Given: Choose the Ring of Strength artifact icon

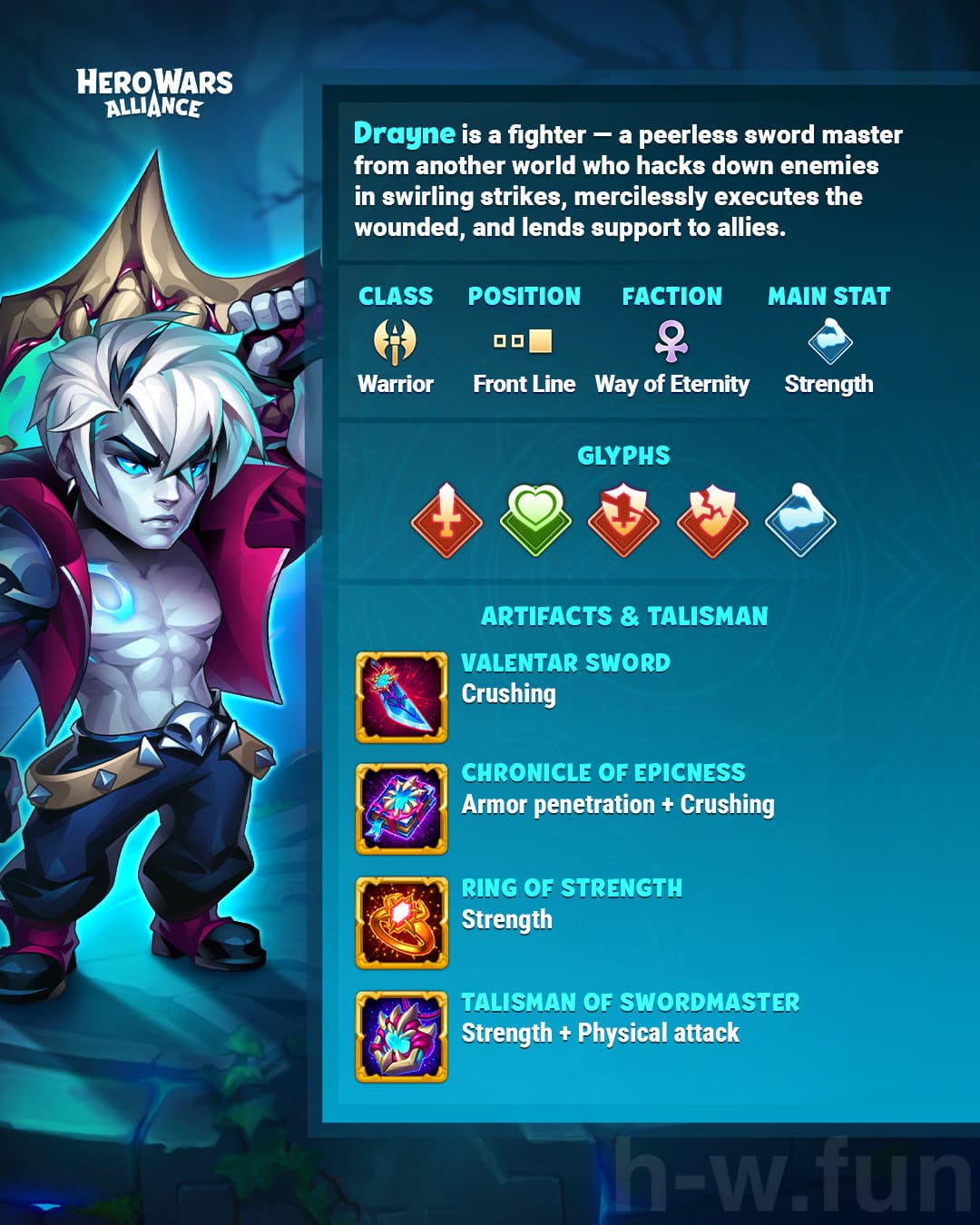Looking at the screenshot, I should click(x=401, y=922).
